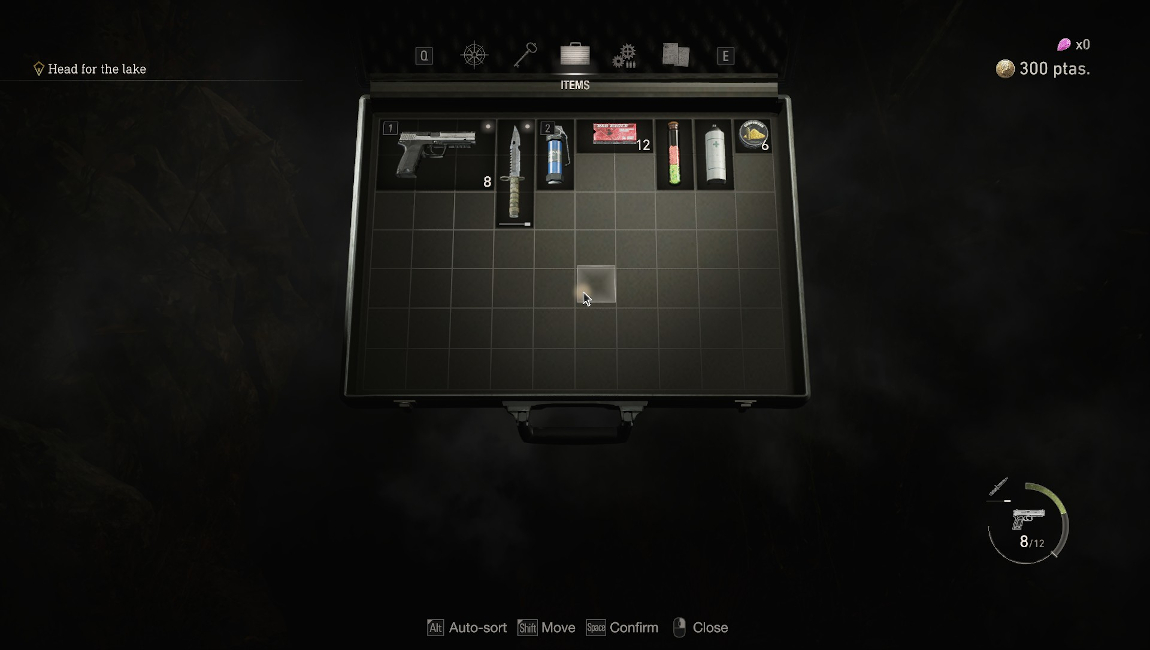Open the map tab with compass icon
Image resolution: width=1150 pixels, height=650 pixels.
click(x=474, y=55)
